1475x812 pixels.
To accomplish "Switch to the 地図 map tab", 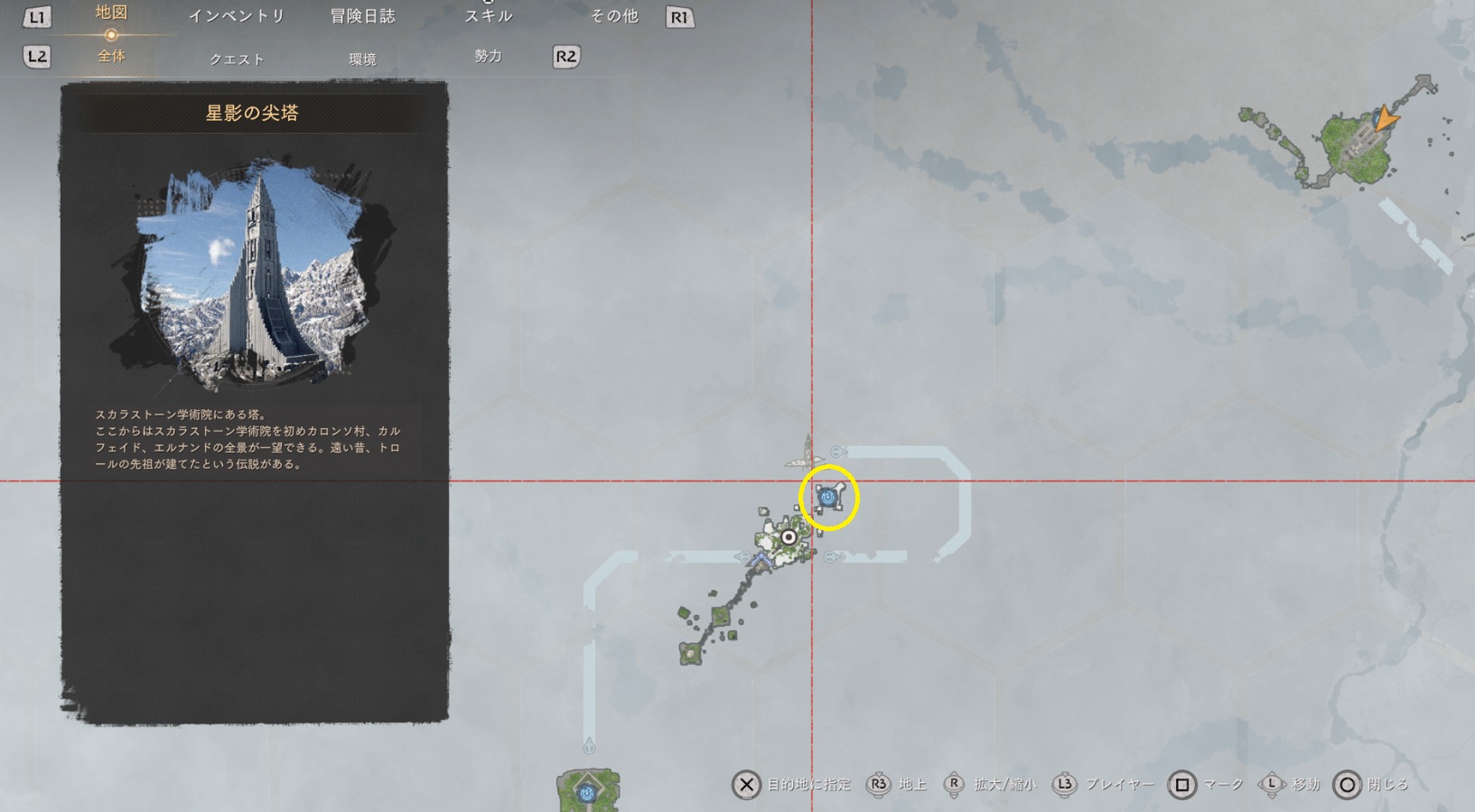I will (x=111, y=14).
